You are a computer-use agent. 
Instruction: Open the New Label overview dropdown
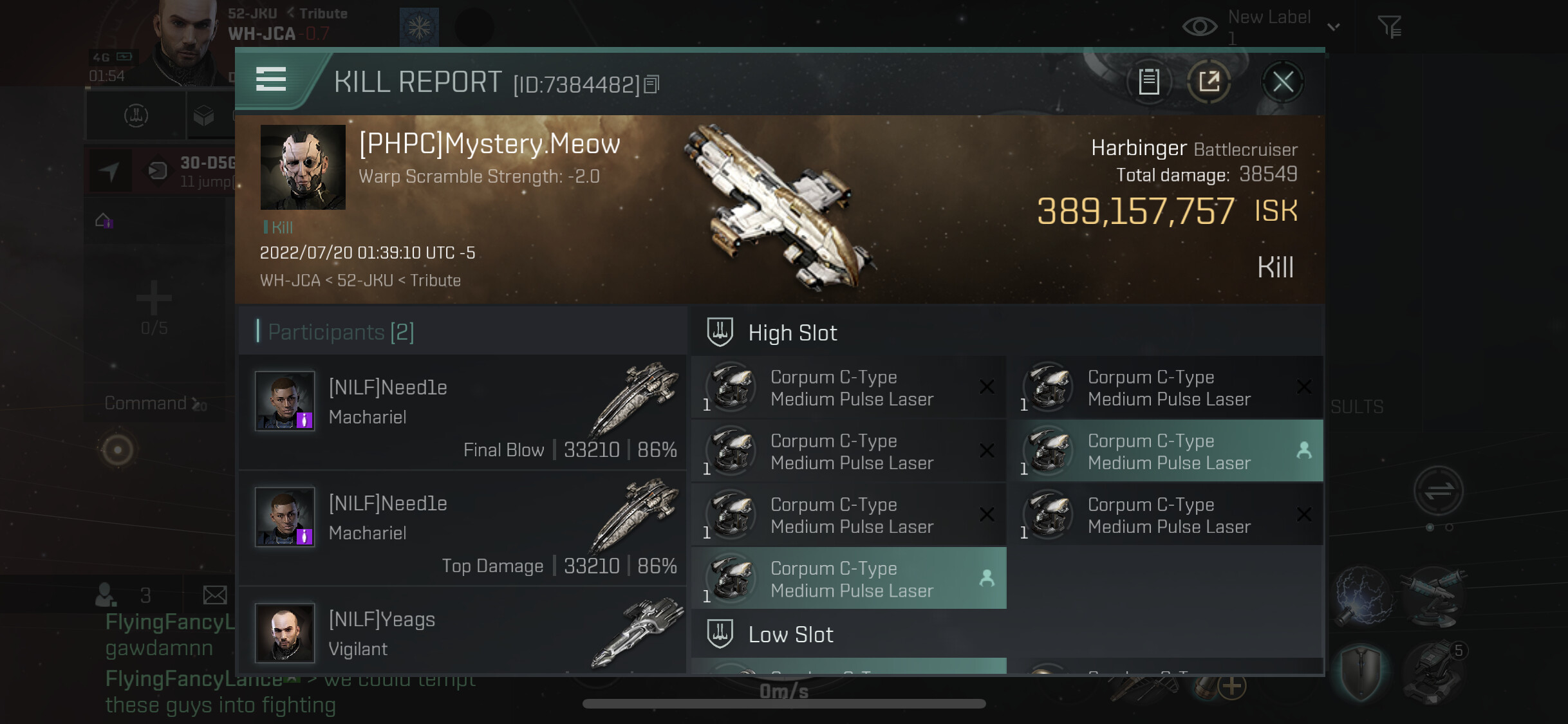[x=1333, y=26]
